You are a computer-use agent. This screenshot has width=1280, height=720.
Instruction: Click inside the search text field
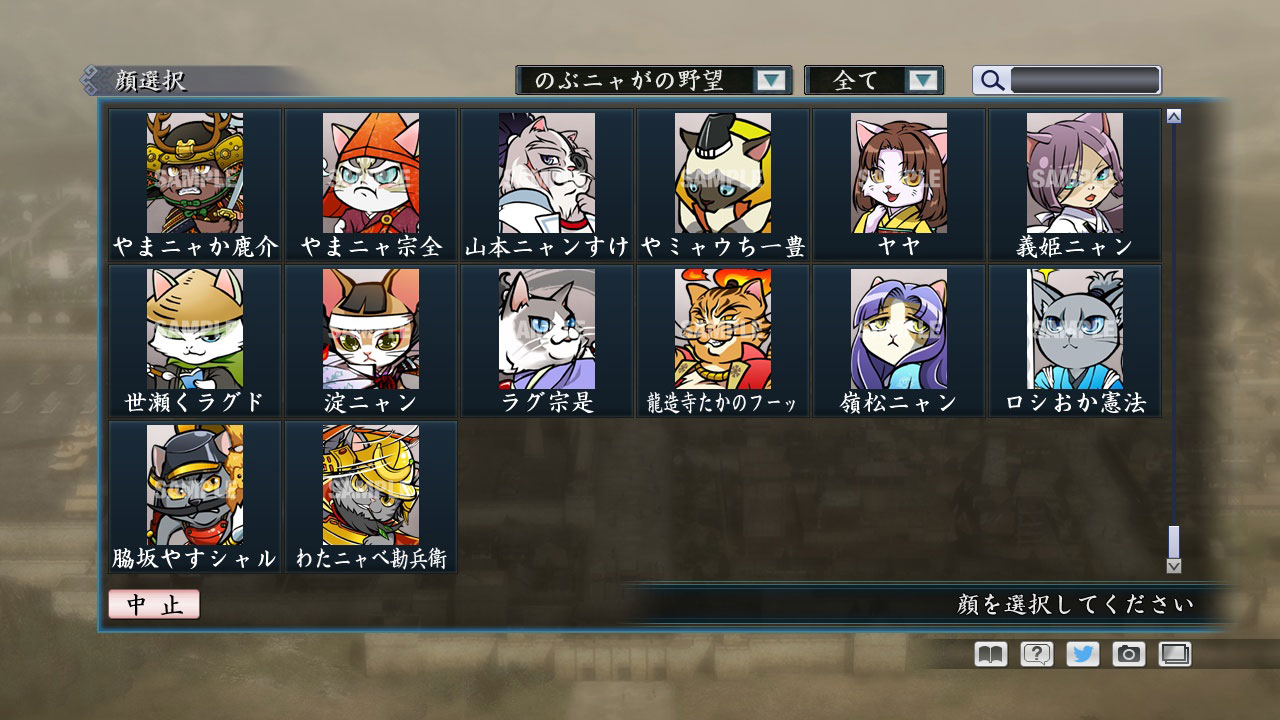[1085, 79]
